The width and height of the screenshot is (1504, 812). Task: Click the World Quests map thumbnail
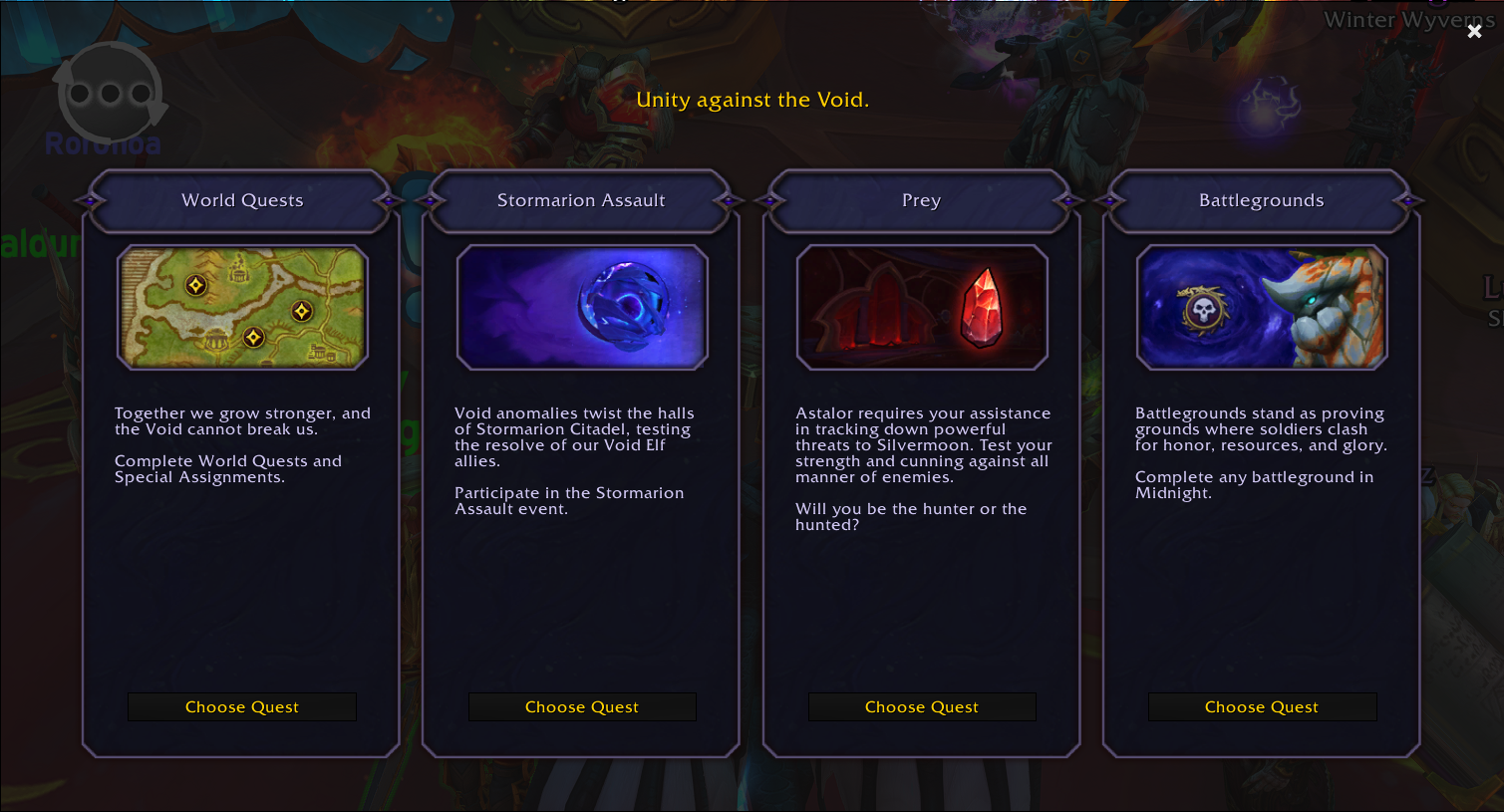pyautogui.click(x=241, y=307)
